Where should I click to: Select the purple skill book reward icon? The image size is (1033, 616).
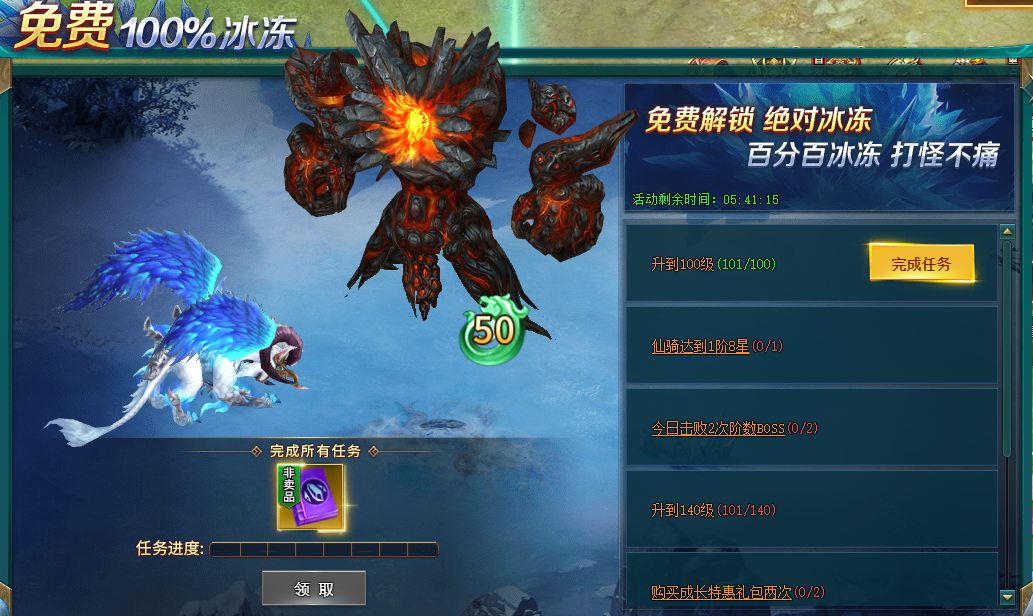tap(311, 496)
